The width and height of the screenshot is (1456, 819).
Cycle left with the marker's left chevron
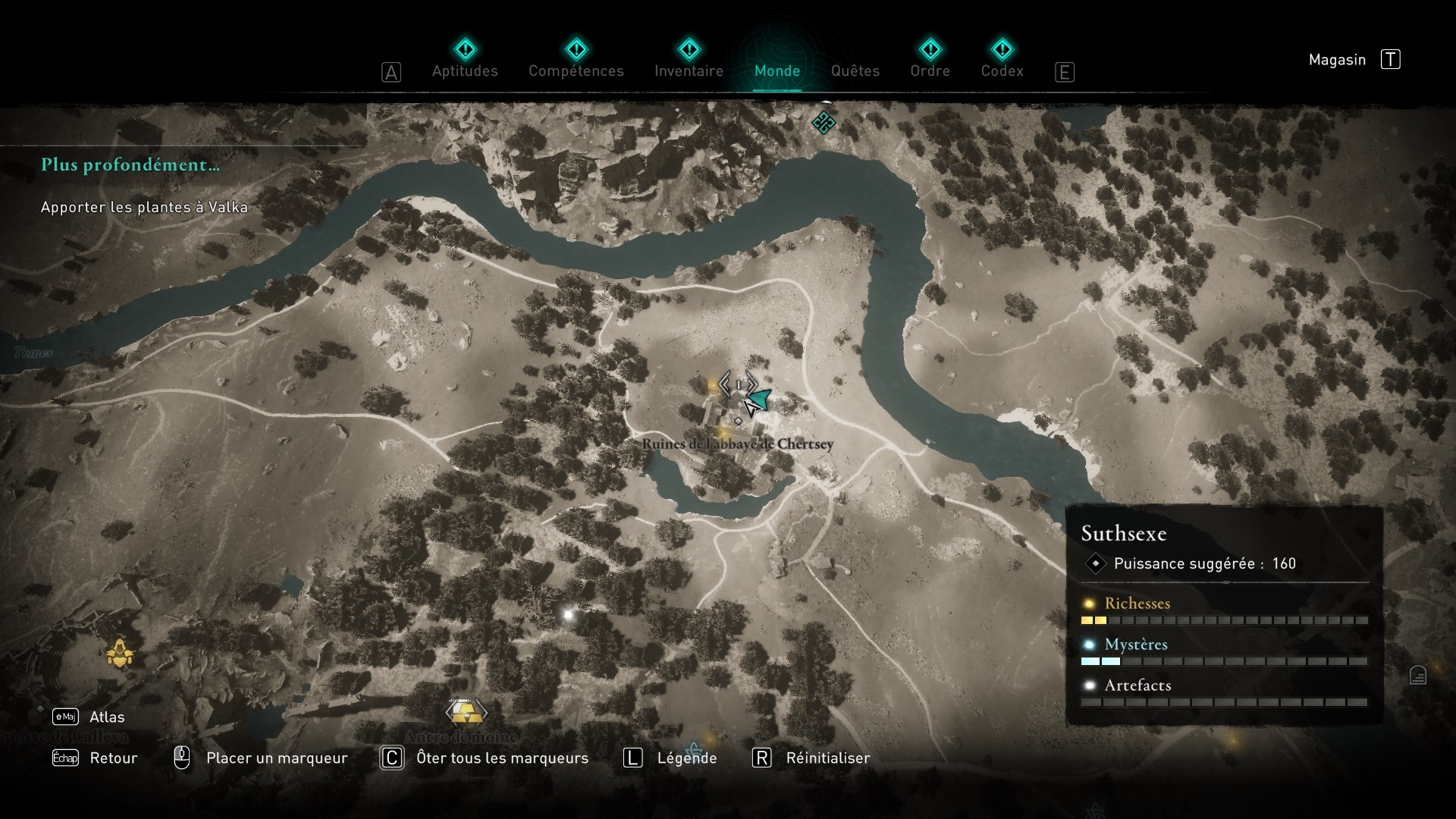[724, 384]
